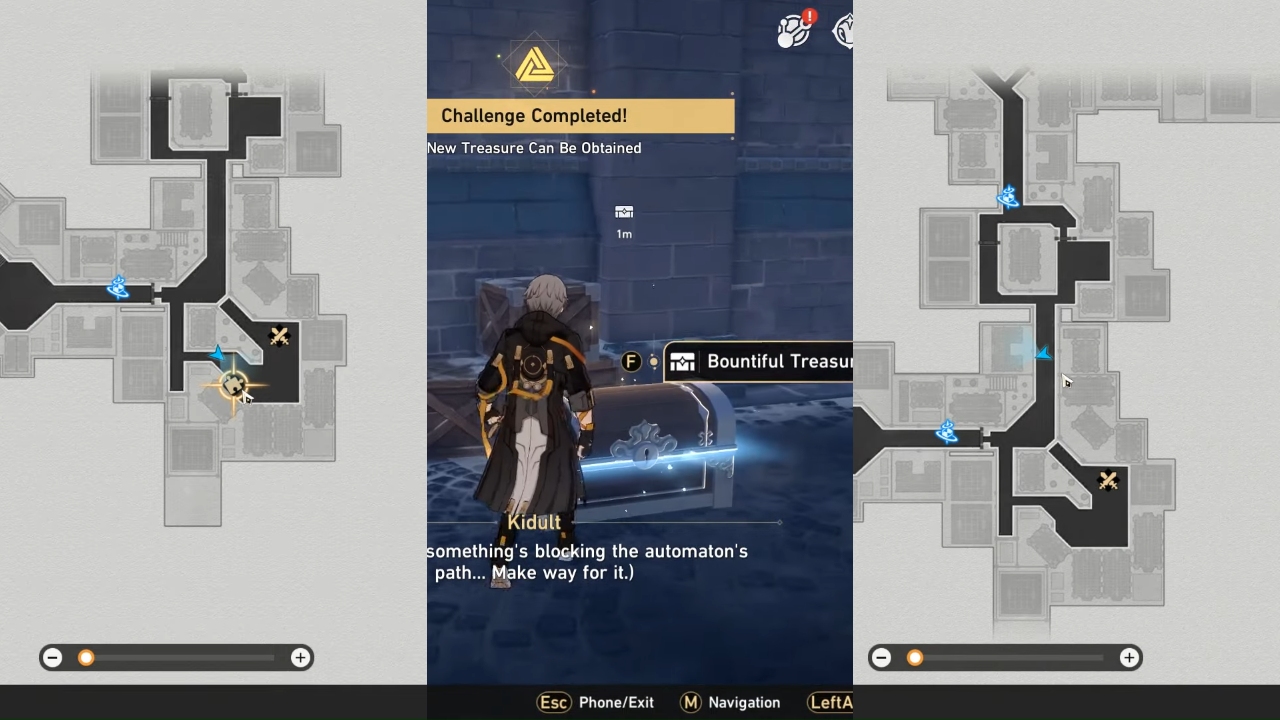
Task: Click the crossed swords combat marker on right map
Action: (1107, 480)
